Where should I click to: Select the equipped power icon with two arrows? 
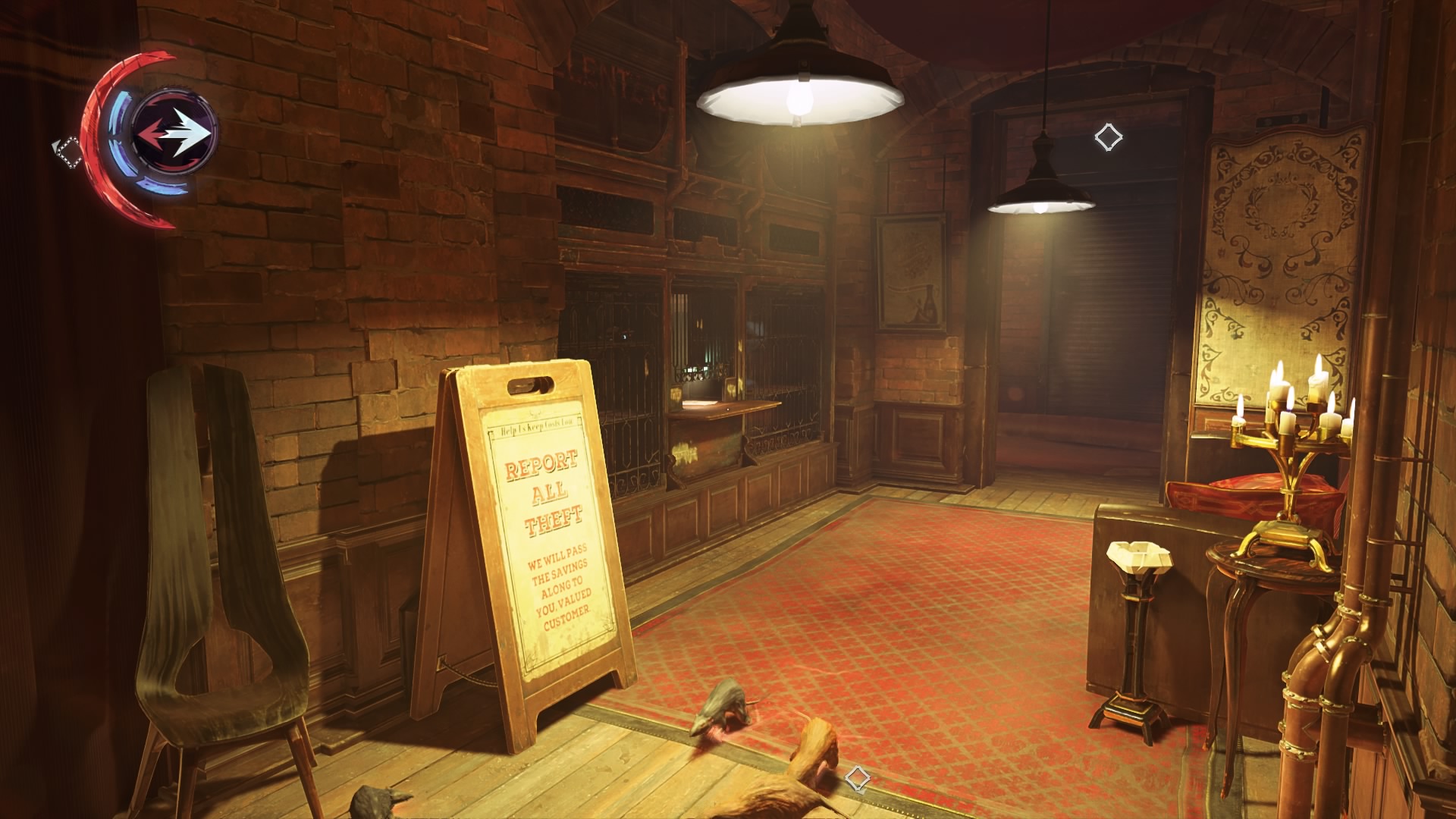(x=174, y=133)
